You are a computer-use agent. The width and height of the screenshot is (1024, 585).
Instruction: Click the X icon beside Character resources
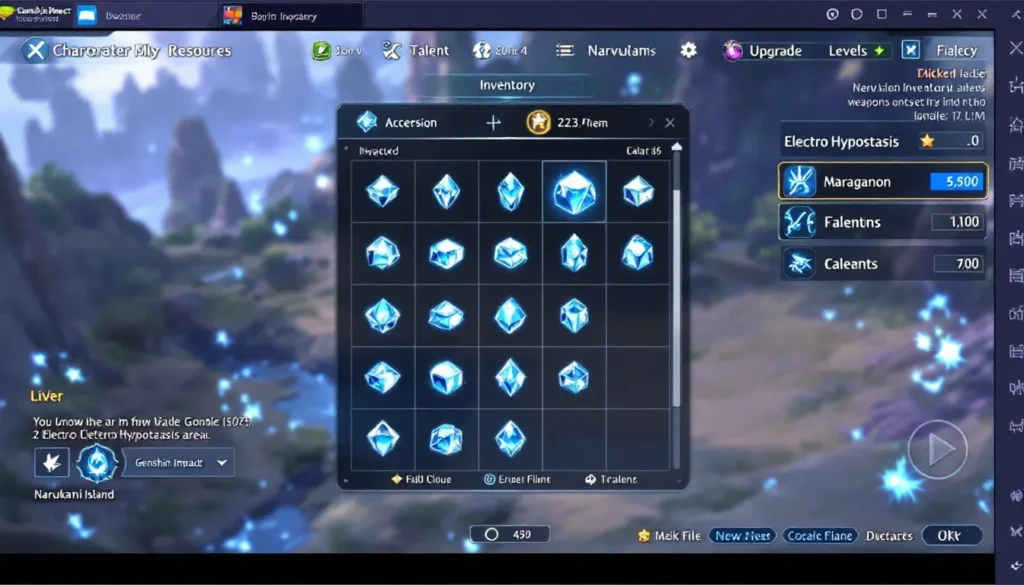(x=34, y=51)
